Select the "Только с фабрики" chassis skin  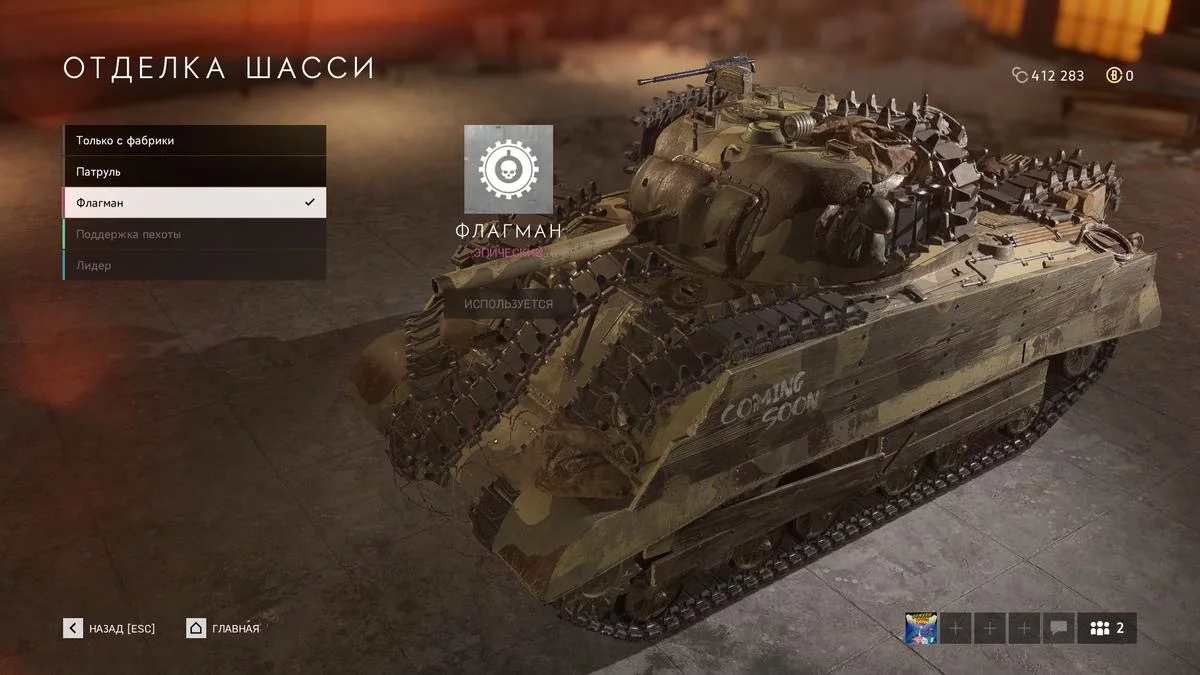point(194,141)
